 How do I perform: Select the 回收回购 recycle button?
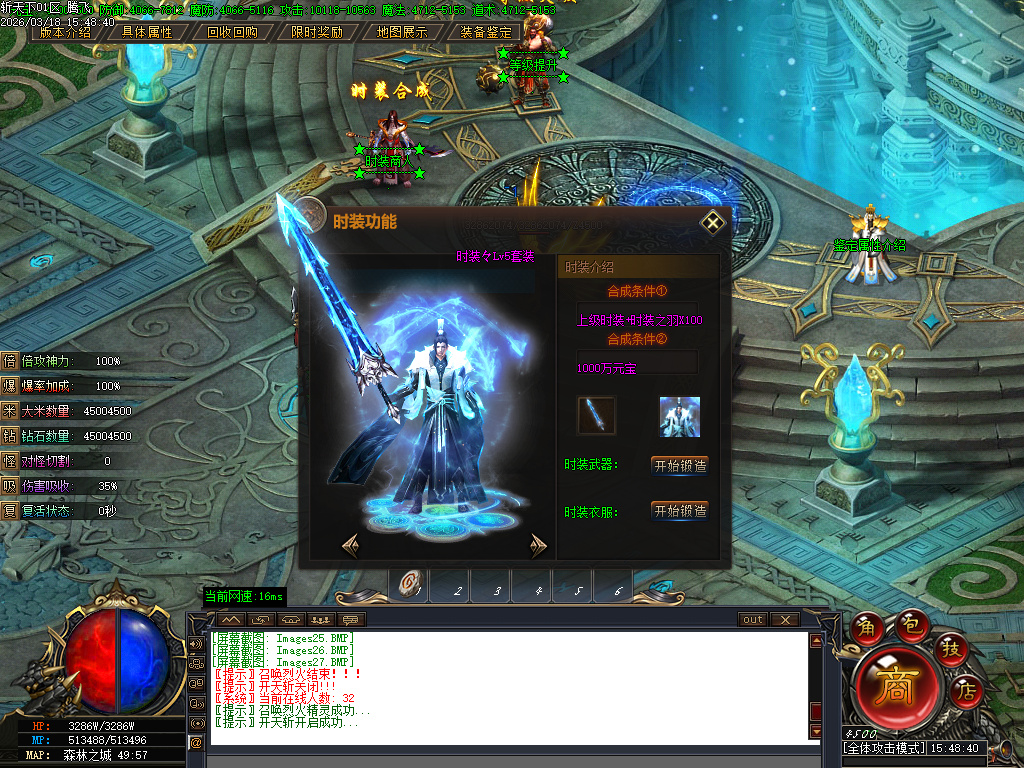232,31
